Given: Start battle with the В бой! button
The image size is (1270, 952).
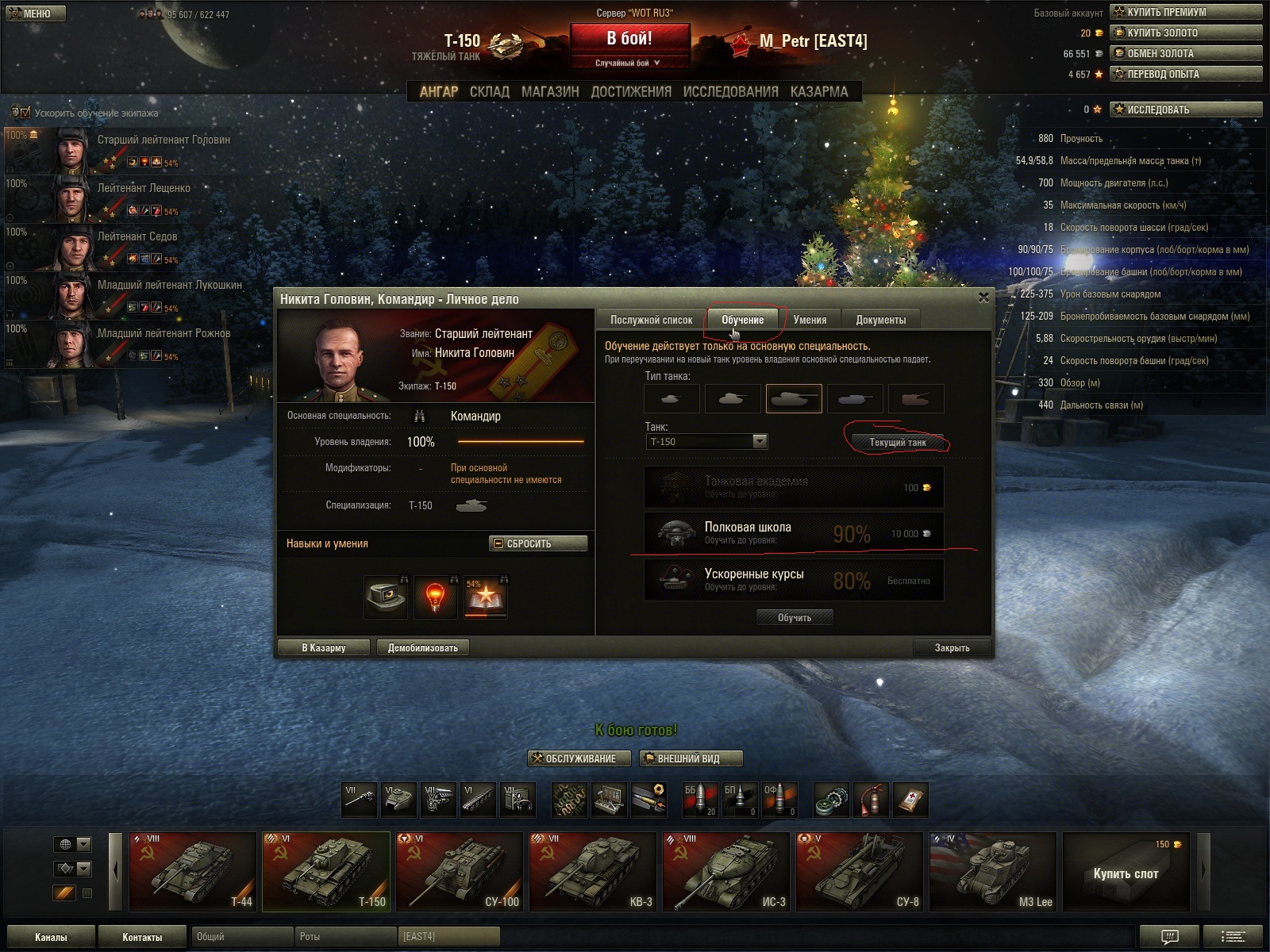Looking at the screenshot, I should tap(629, 40).
